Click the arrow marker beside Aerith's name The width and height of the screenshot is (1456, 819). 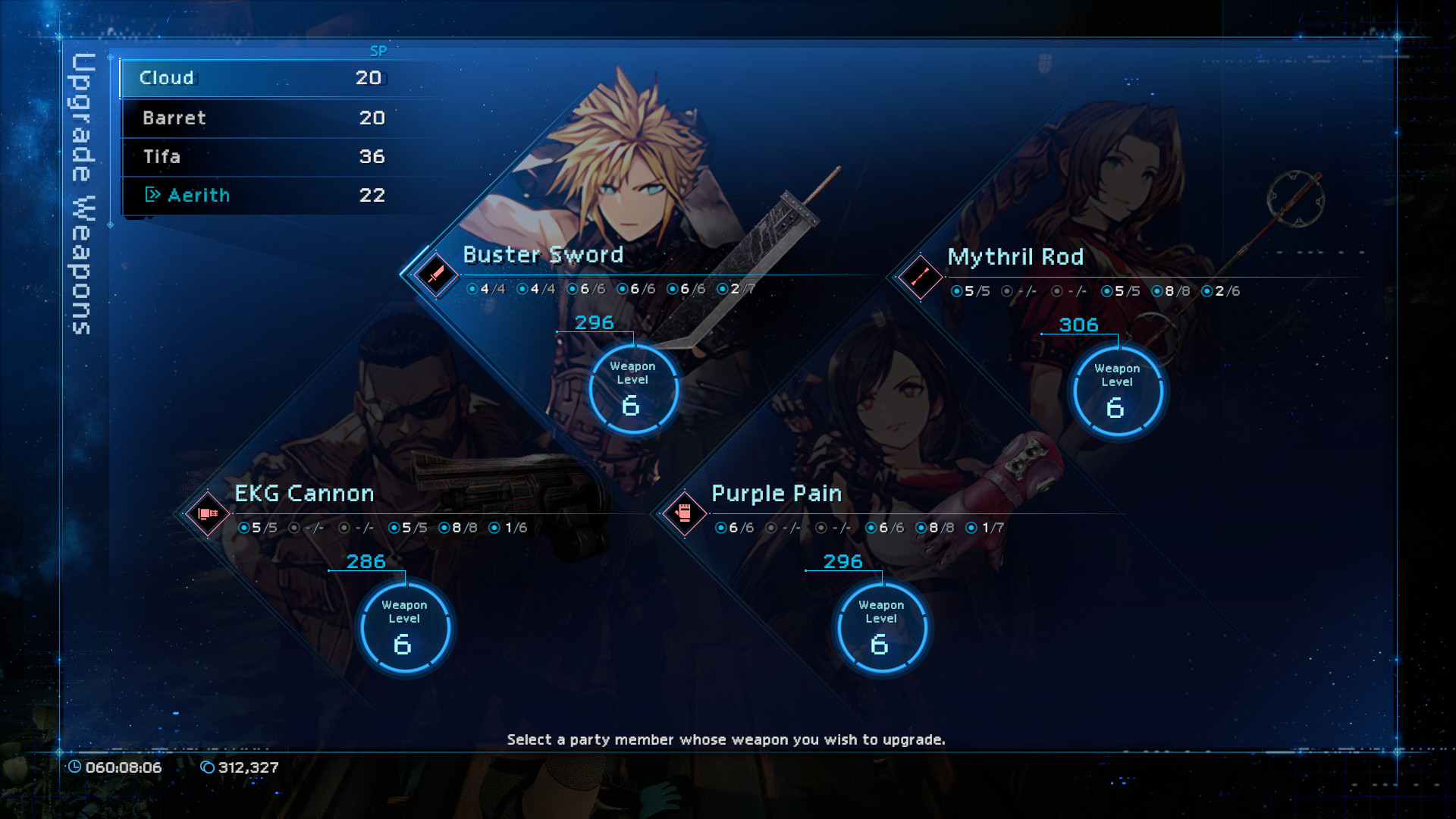(152, 195)
